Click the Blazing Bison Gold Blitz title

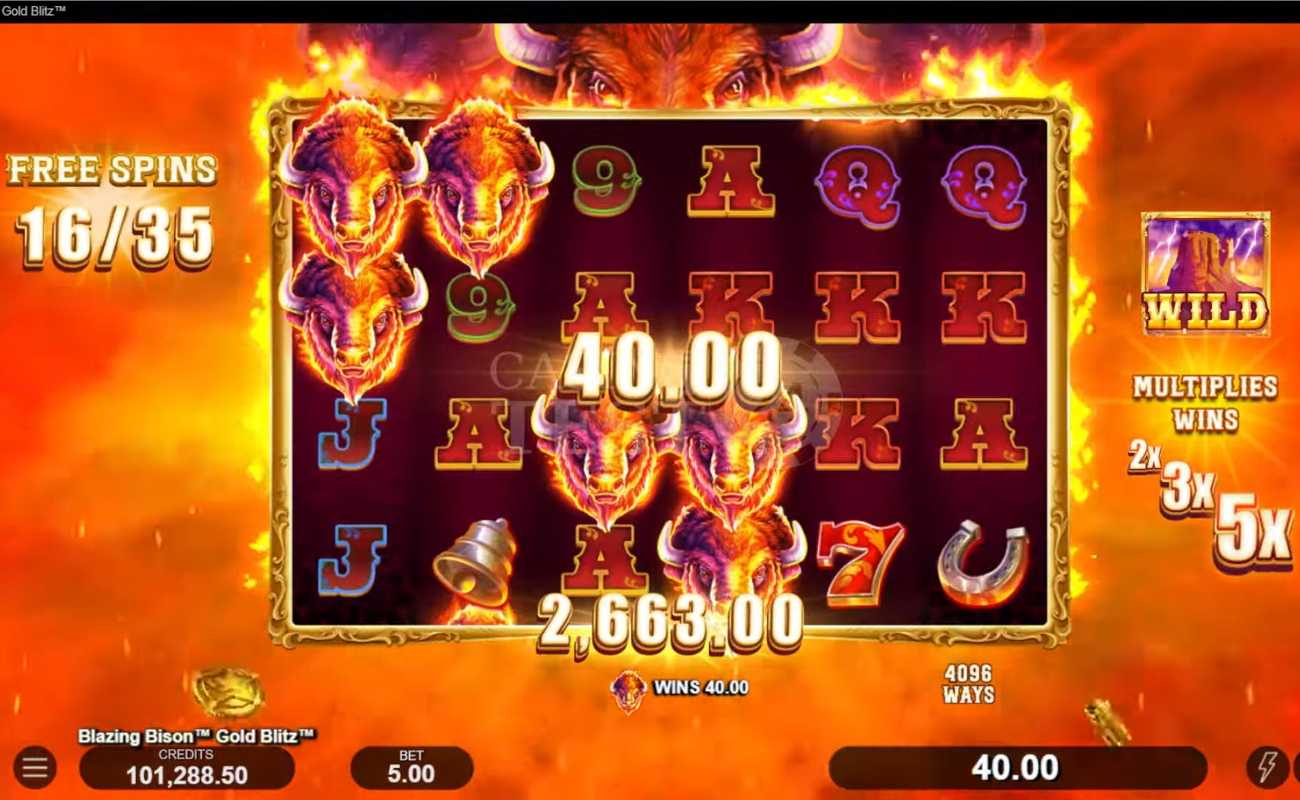[196, 735]
